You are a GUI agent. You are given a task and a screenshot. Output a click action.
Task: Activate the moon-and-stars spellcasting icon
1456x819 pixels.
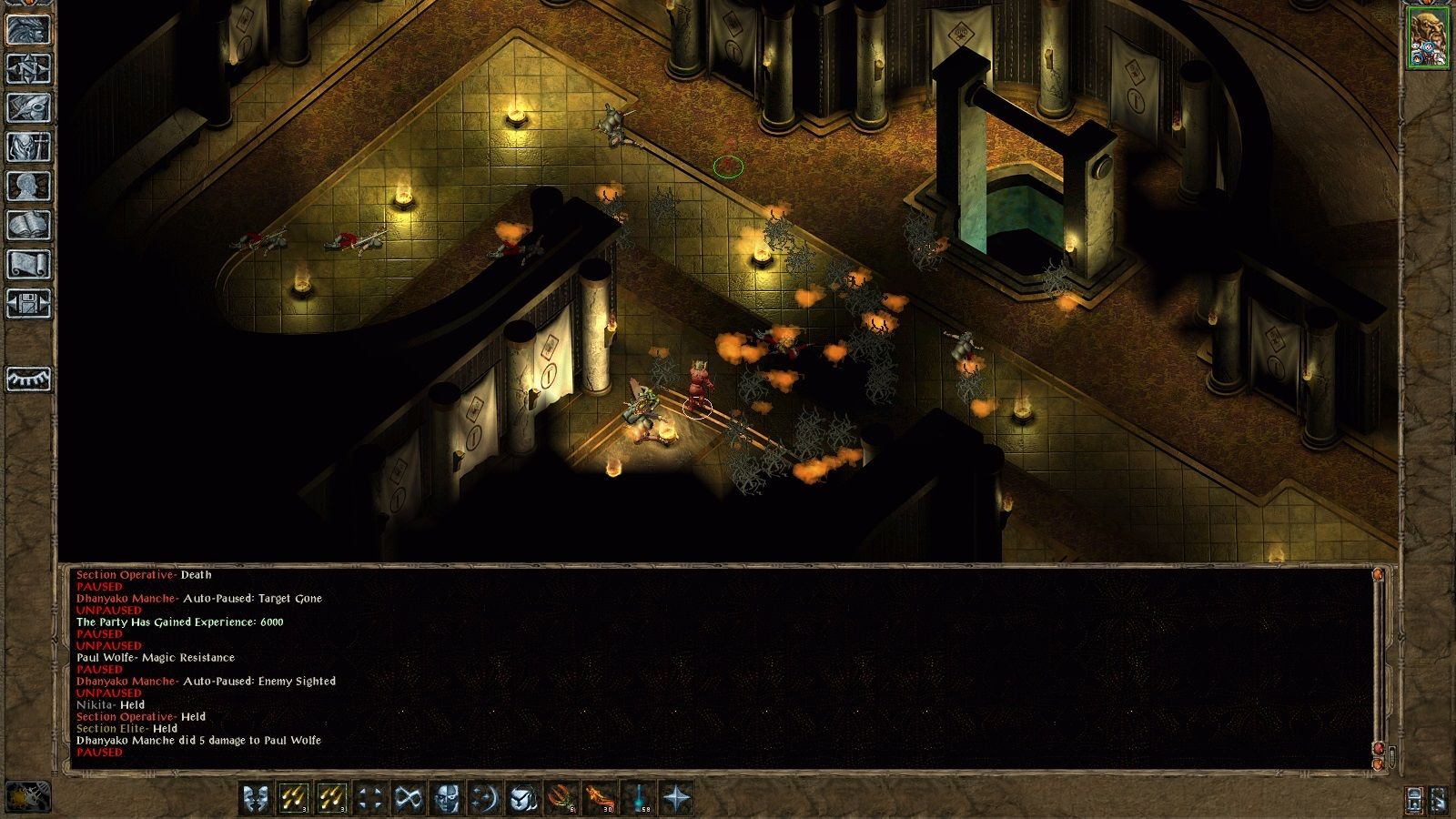click(x=482, y=798)
